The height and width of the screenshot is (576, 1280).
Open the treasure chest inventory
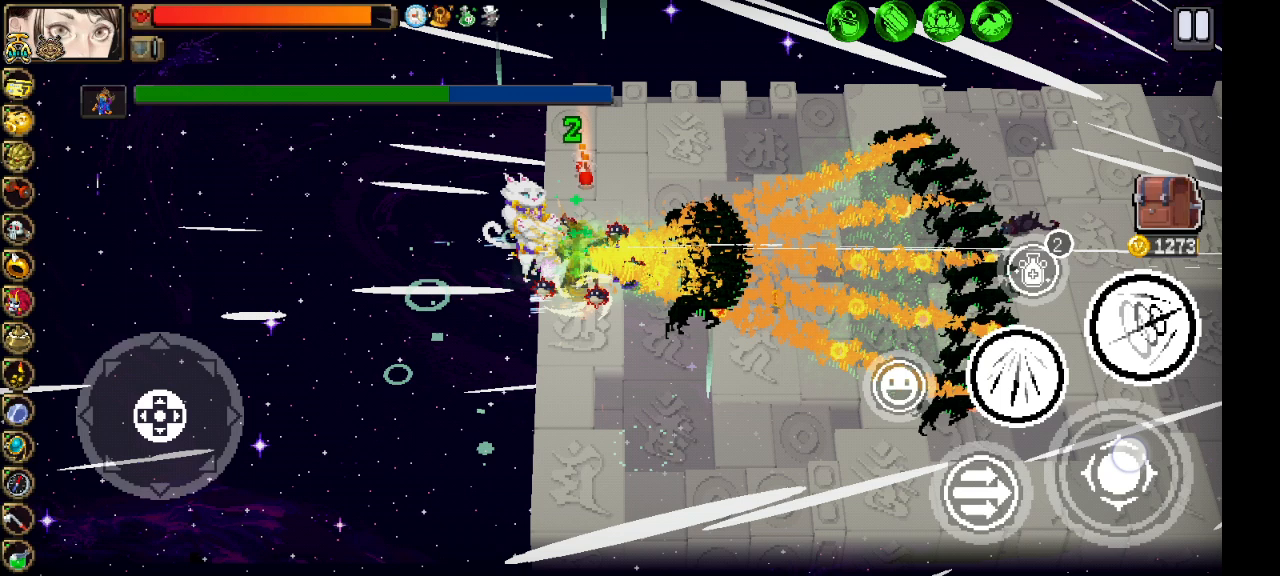click(x=1166, y=204)
